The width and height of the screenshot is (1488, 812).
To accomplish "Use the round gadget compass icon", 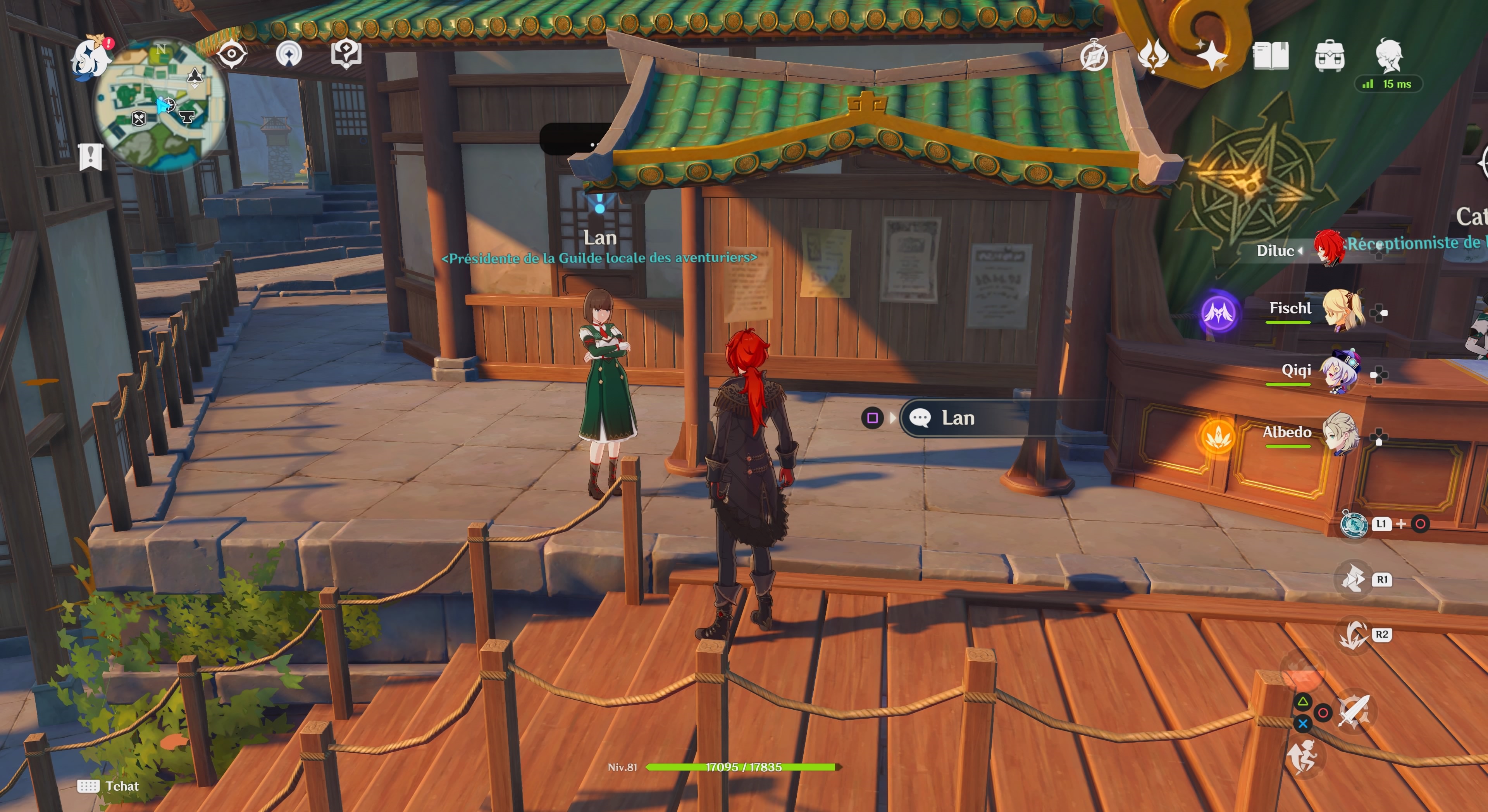I will (x=1354, y=524).
